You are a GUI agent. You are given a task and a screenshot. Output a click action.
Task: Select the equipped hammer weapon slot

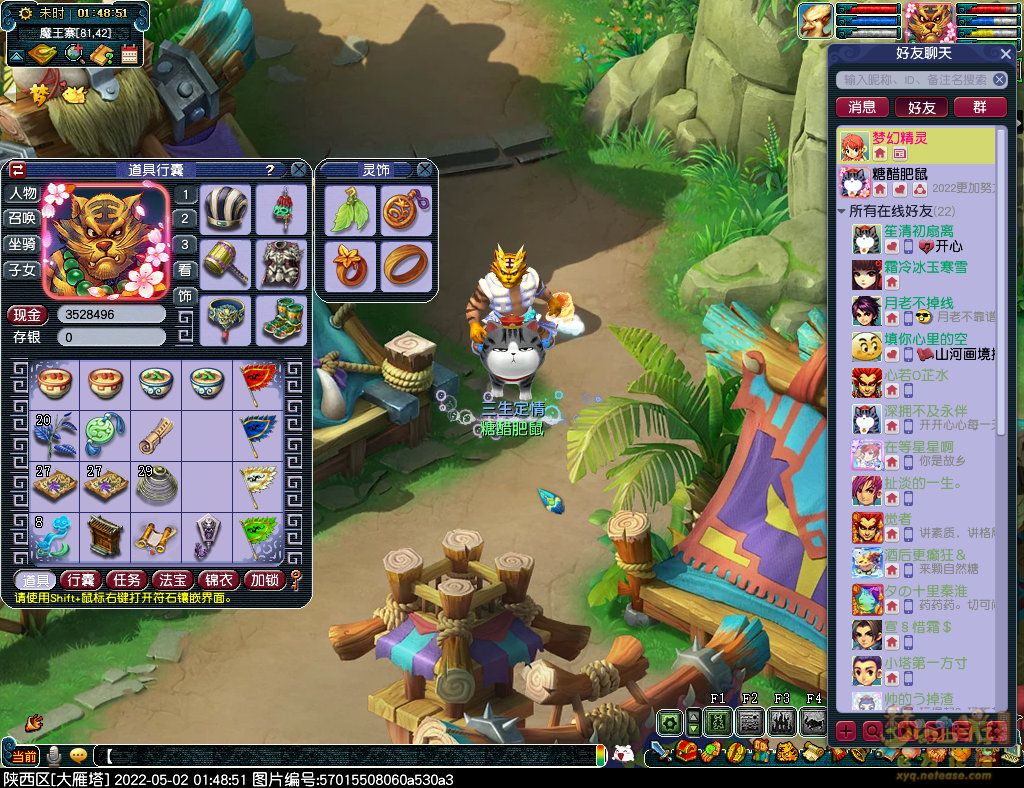click(226, 264)
